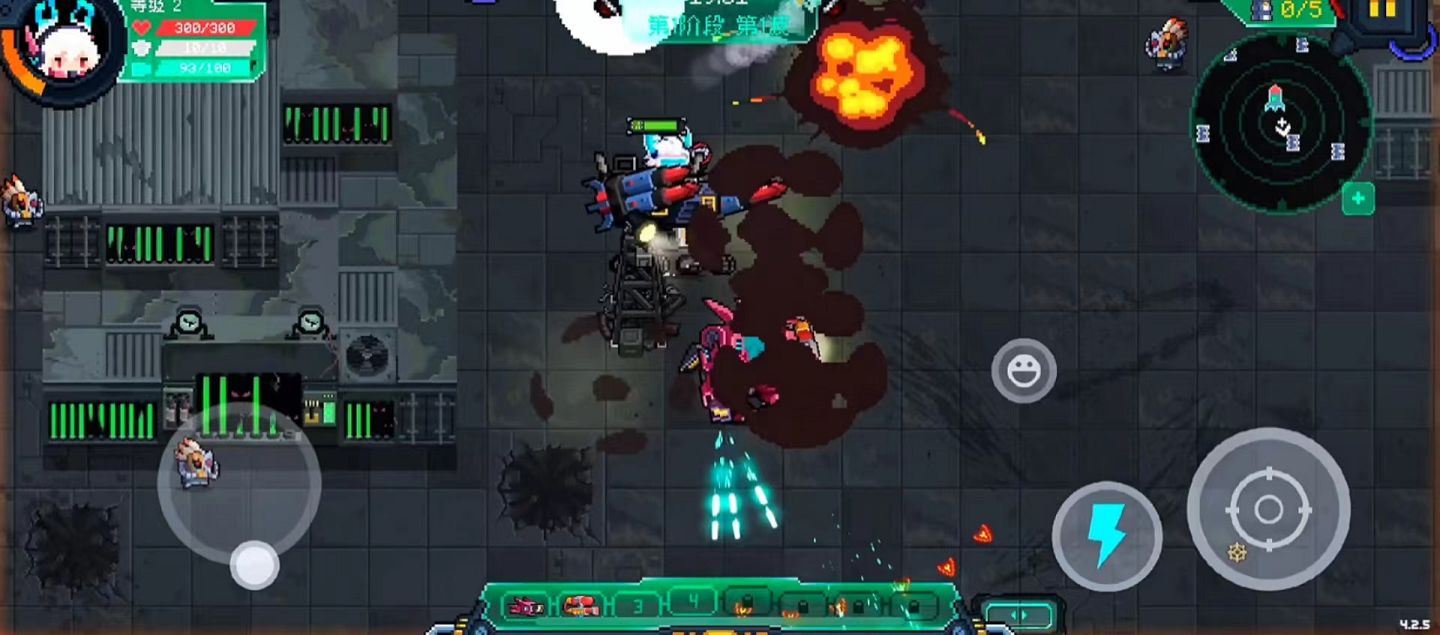
Task: Pause the game with the pause button
Action: [x=1382, y=12]
